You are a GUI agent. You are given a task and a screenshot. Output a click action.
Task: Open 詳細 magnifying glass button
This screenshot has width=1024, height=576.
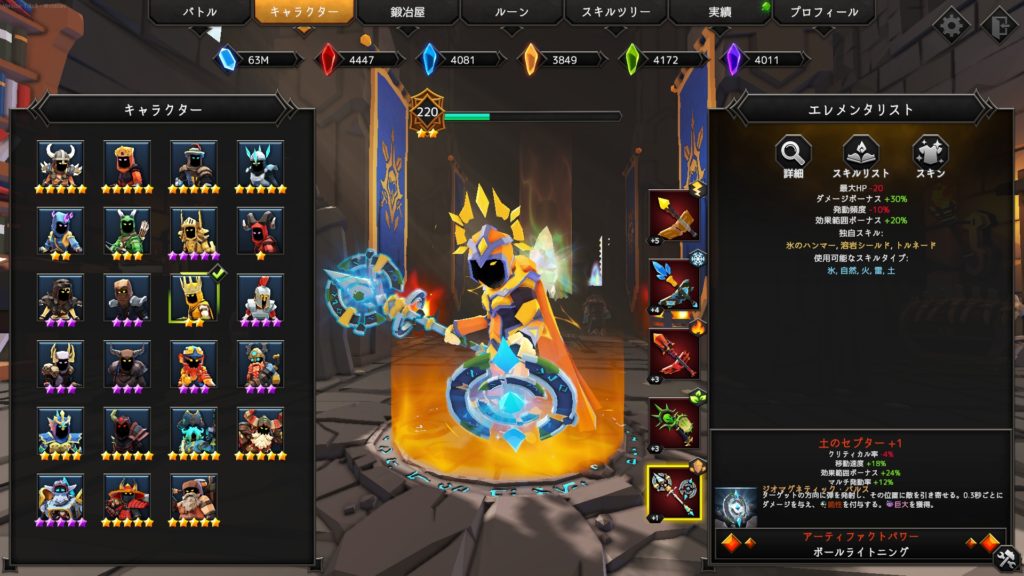(794, 153)
